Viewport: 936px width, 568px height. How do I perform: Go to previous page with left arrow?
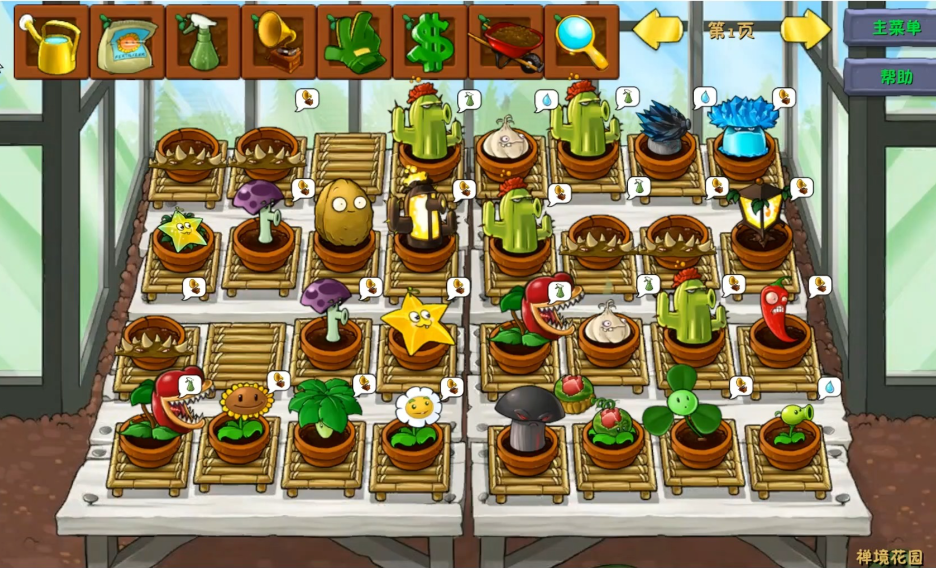(x=658, y=29)
